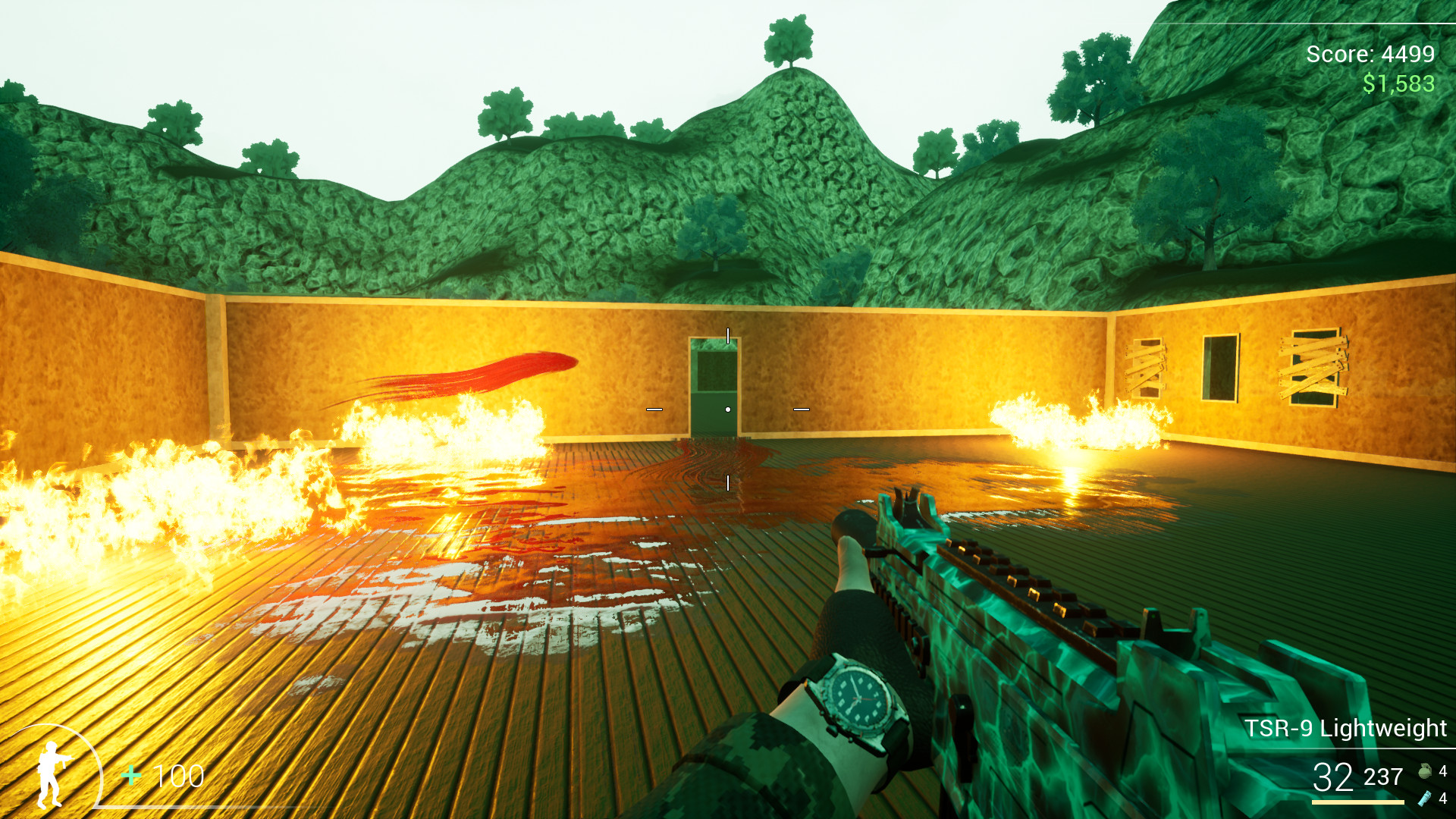The width and height of the screenshot is (1456, 819).
Task: Select the $1,583 money counter
Action: [x=1398, y=81]
